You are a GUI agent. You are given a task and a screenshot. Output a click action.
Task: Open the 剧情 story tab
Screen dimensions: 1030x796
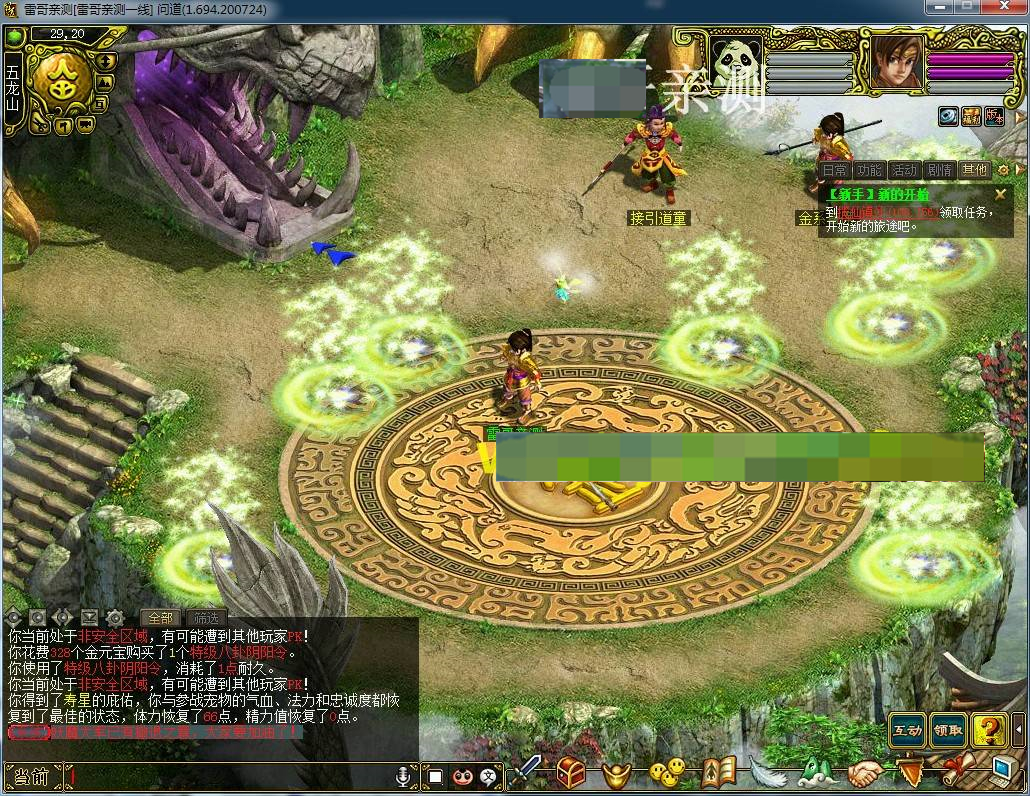tap(940, 170)
